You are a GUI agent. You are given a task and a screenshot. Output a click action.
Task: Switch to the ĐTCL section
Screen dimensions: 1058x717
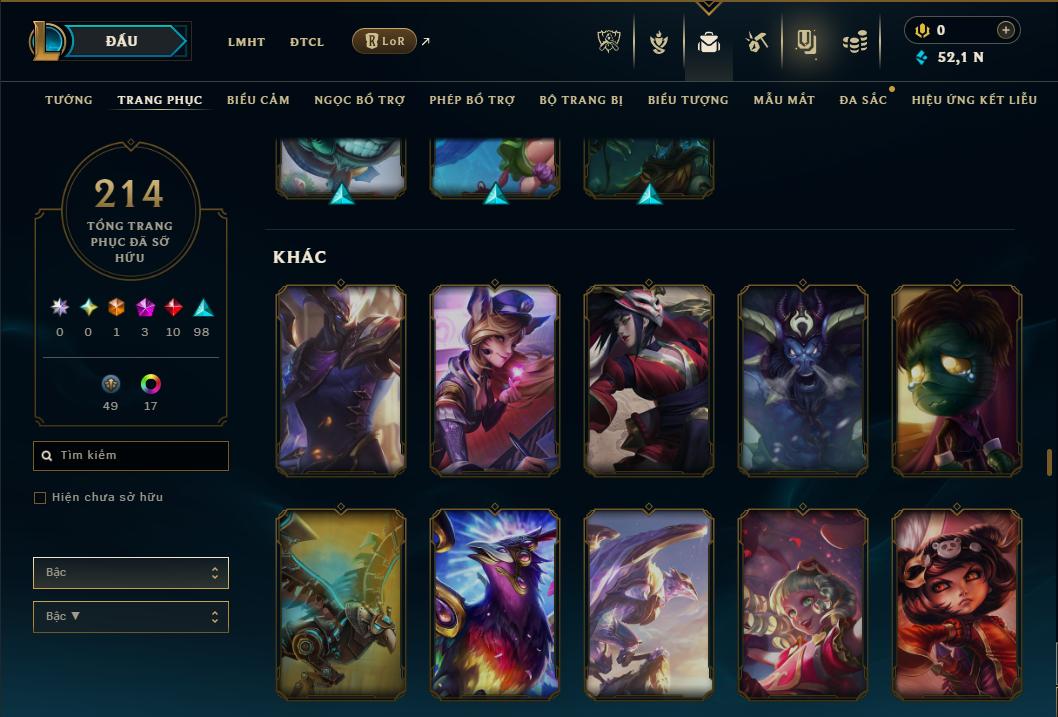307,42
